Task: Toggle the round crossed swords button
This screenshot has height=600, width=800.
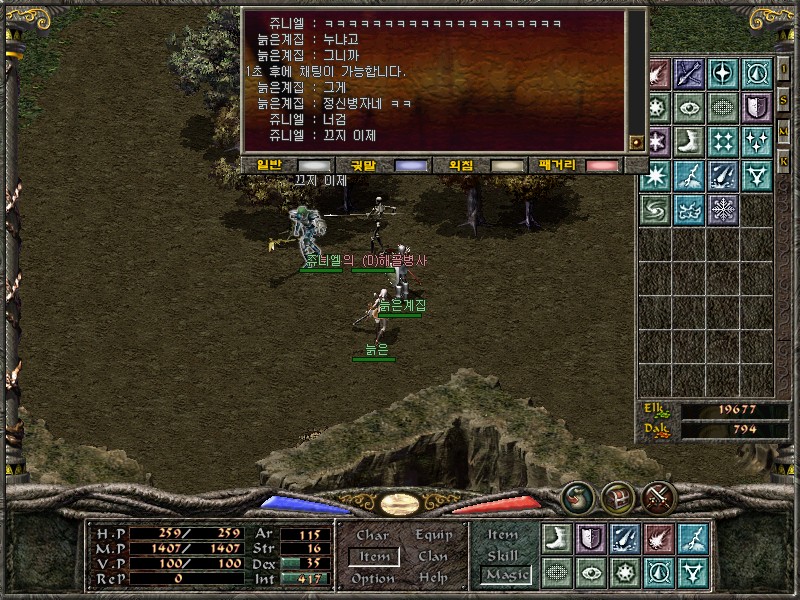Action: coord(659,496)
